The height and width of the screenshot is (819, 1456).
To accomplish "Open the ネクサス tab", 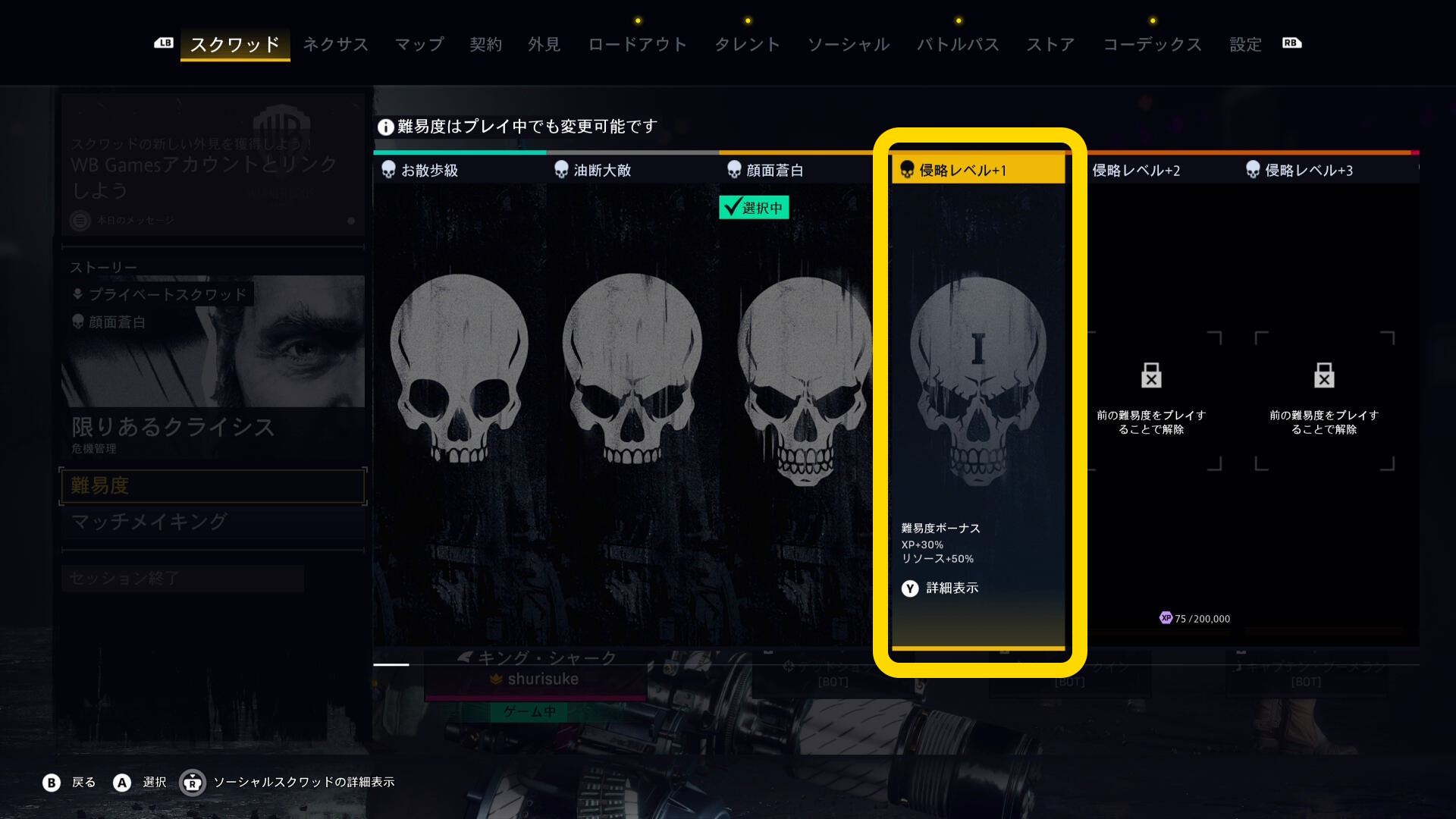I will pos(335,45).
